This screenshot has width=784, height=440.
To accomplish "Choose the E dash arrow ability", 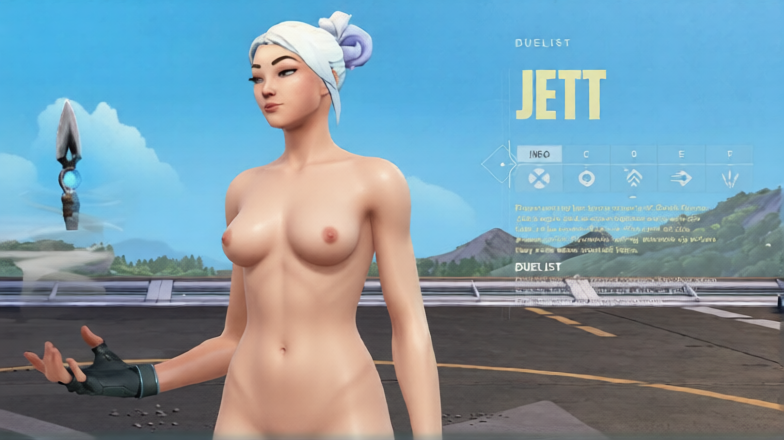I will click(x=681, y=178).
